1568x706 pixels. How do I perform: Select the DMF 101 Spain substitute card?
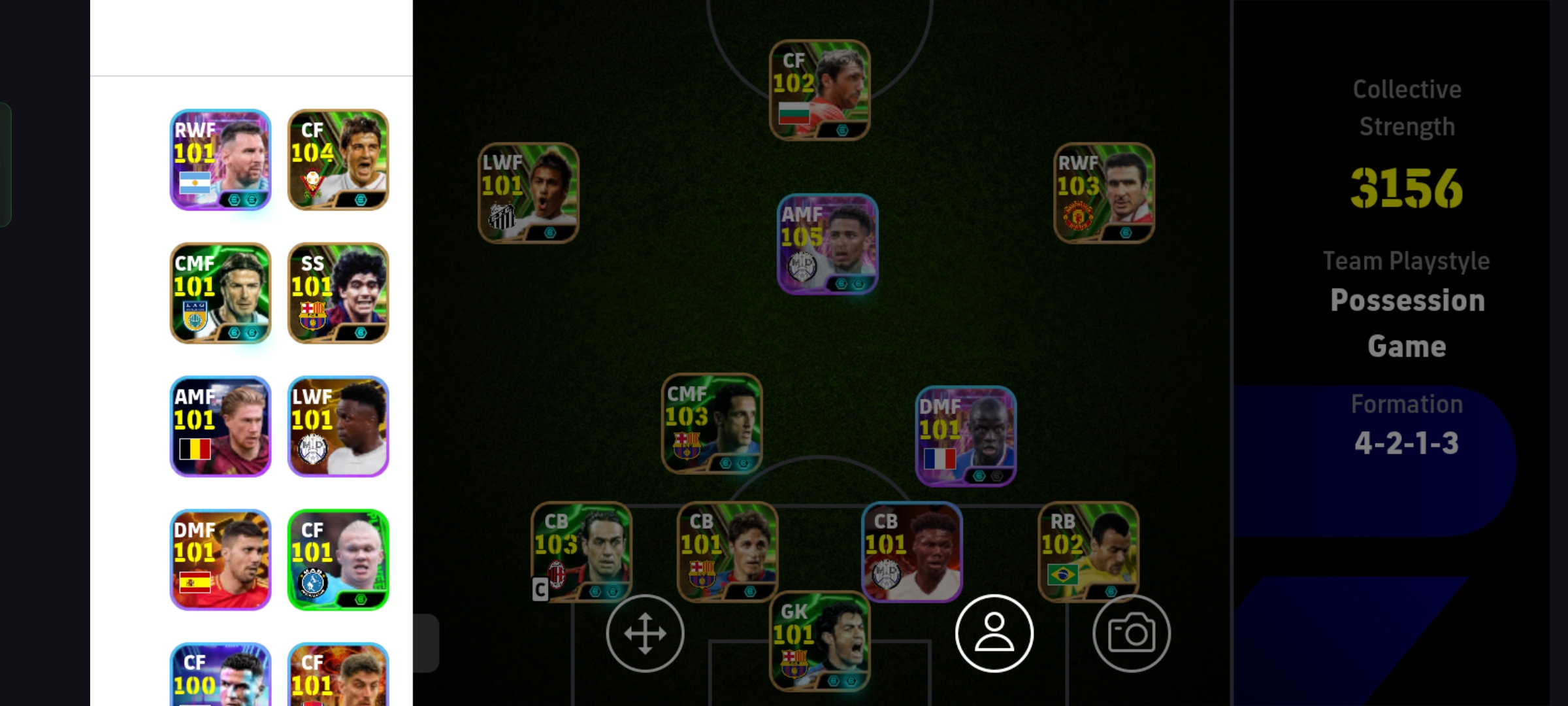(220, 560)
